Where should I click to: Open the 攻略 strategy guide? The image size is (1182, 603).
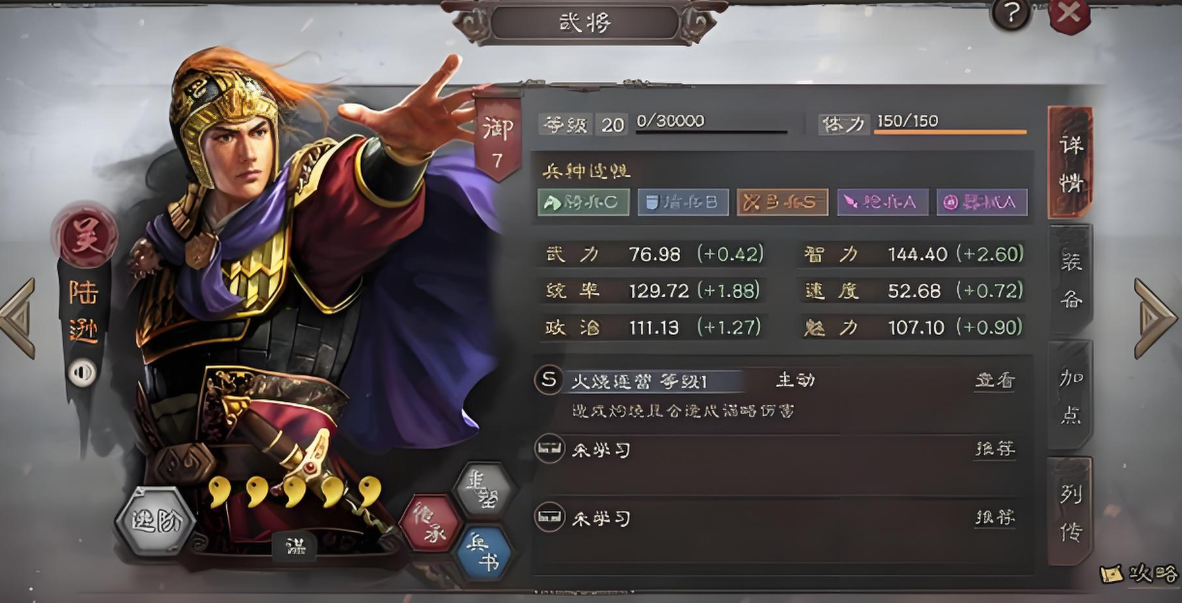pyautogui.click(x=1139, y=574)
